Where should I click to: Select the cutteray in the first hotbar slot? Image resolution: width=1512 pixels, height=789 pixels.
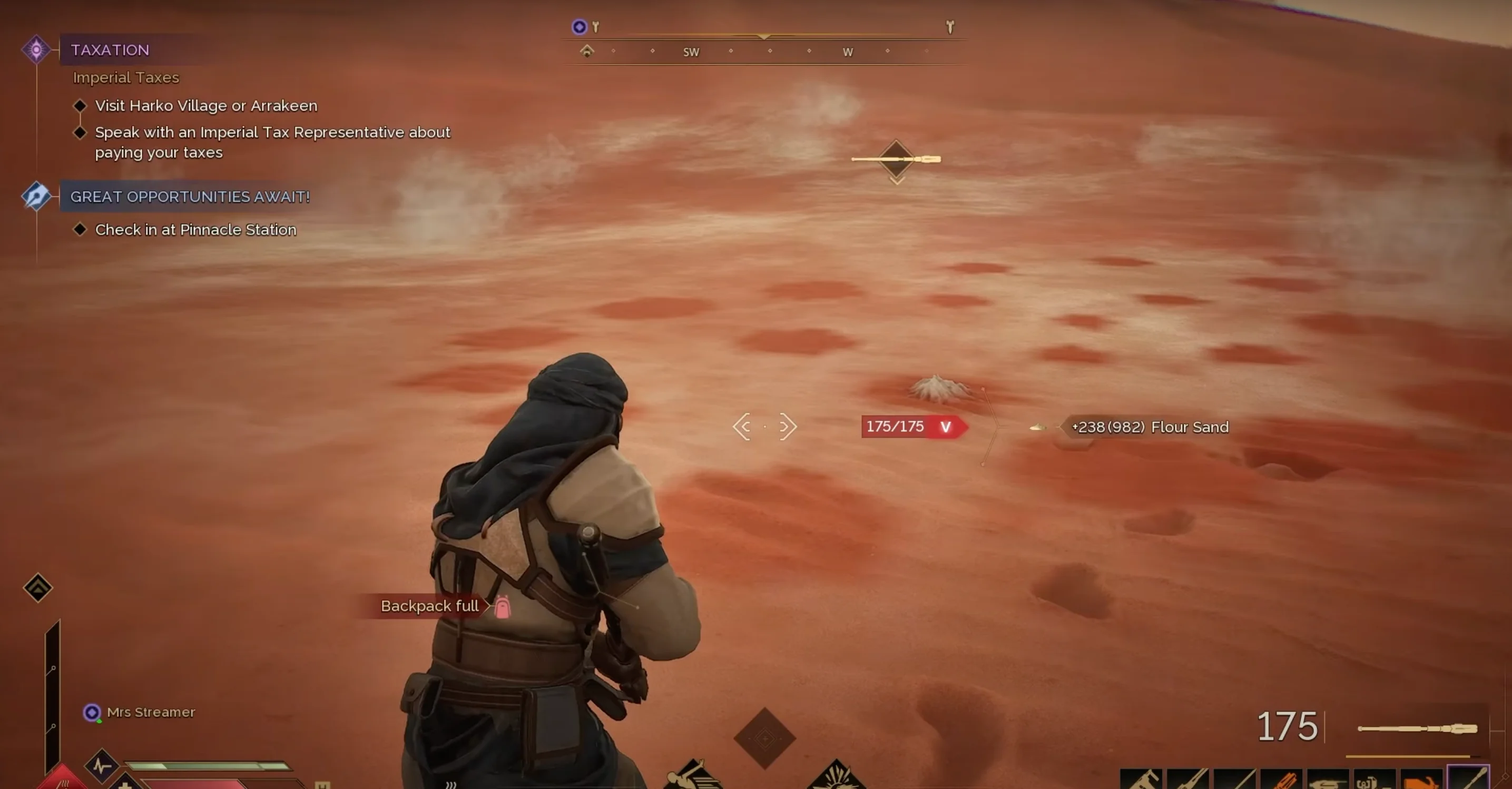pos(1142,780)
